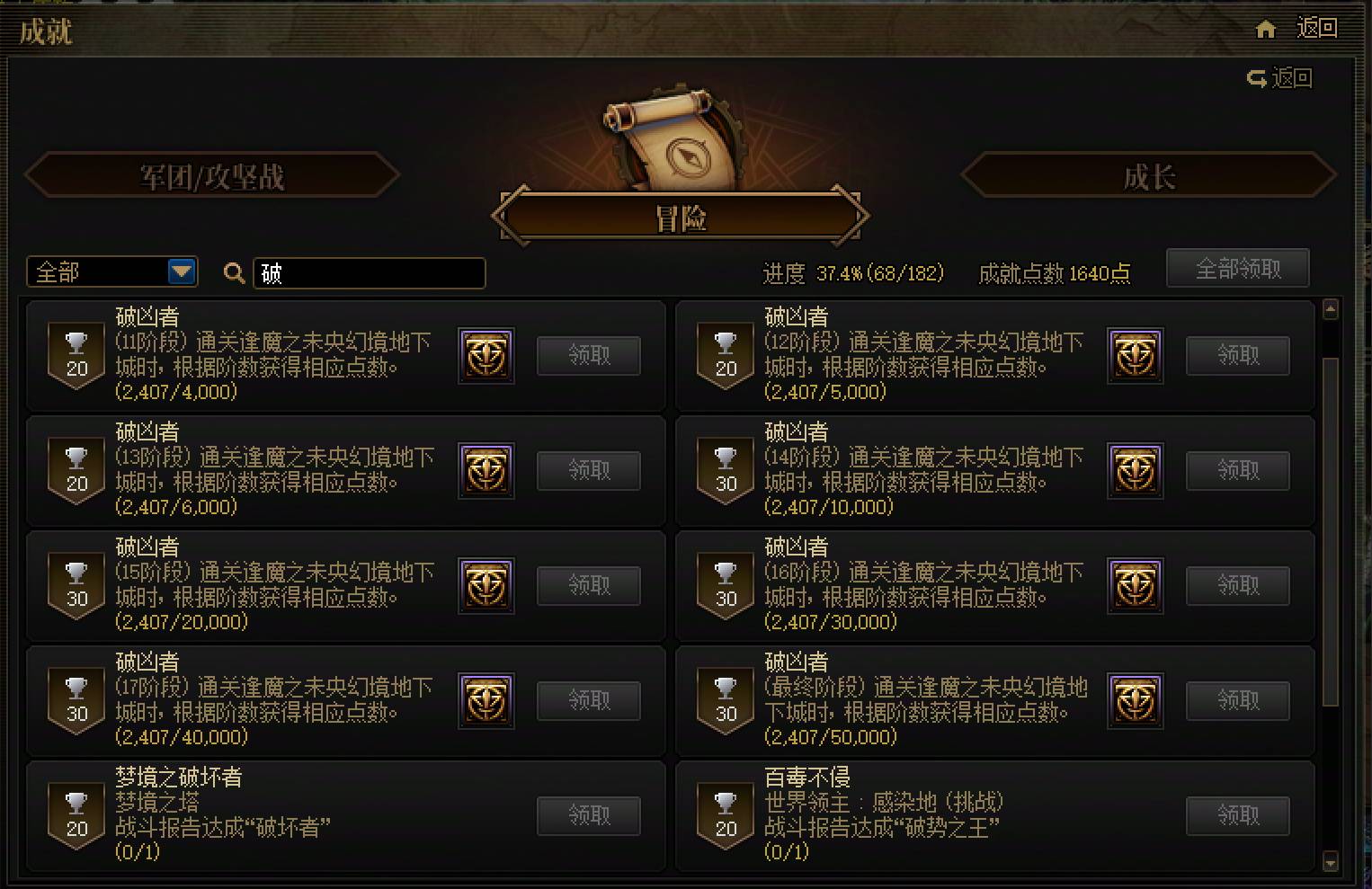
Task: Click reward emblem of 破凶者 (17阶段)
Action: [486, 701]
